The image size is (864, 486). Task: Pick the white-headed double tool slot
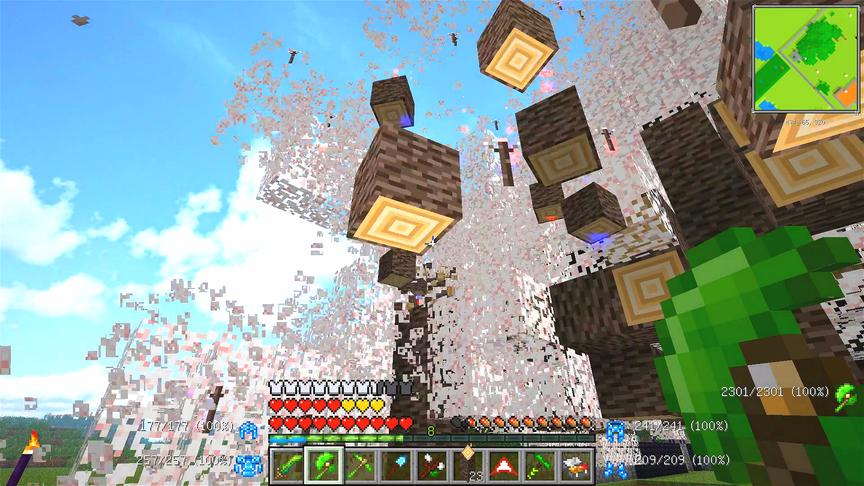431,465
